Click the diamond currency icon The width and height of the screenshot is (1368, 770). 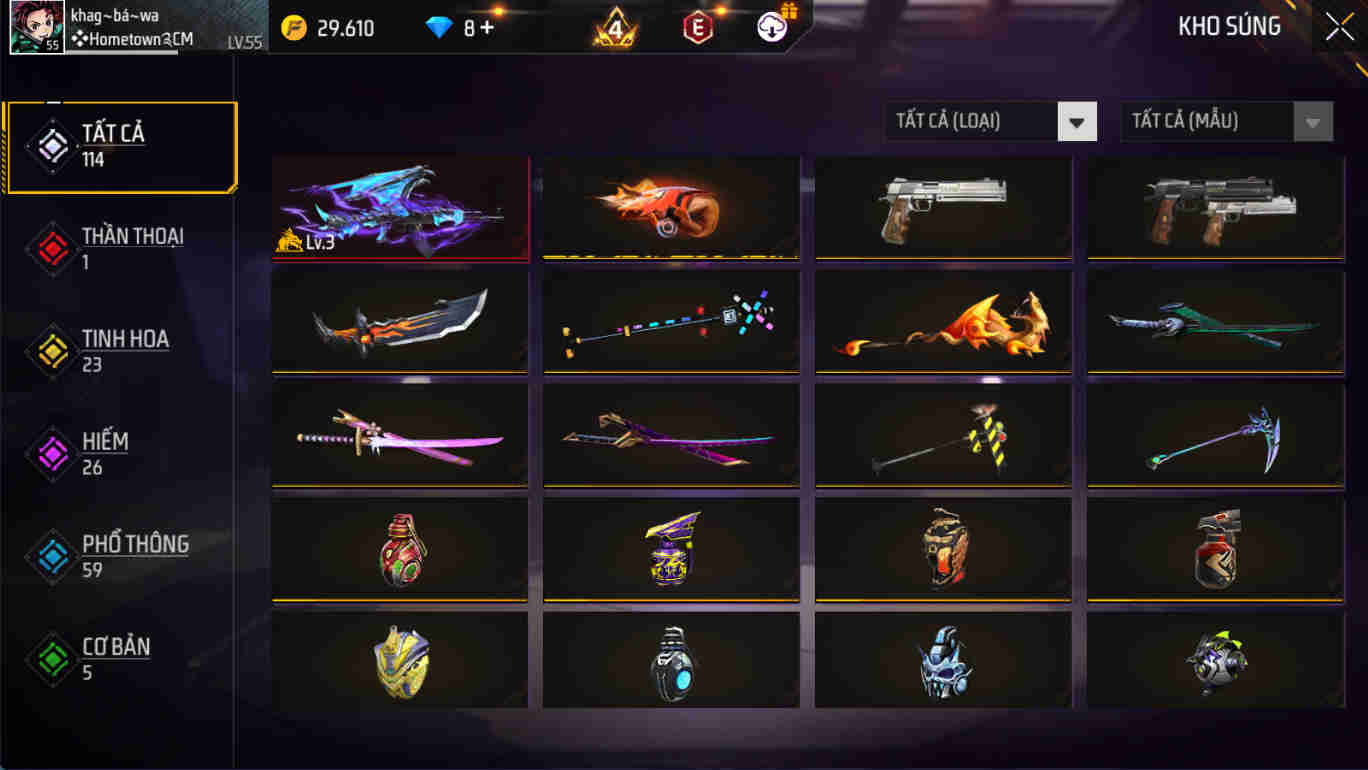[x=437, y=28]
